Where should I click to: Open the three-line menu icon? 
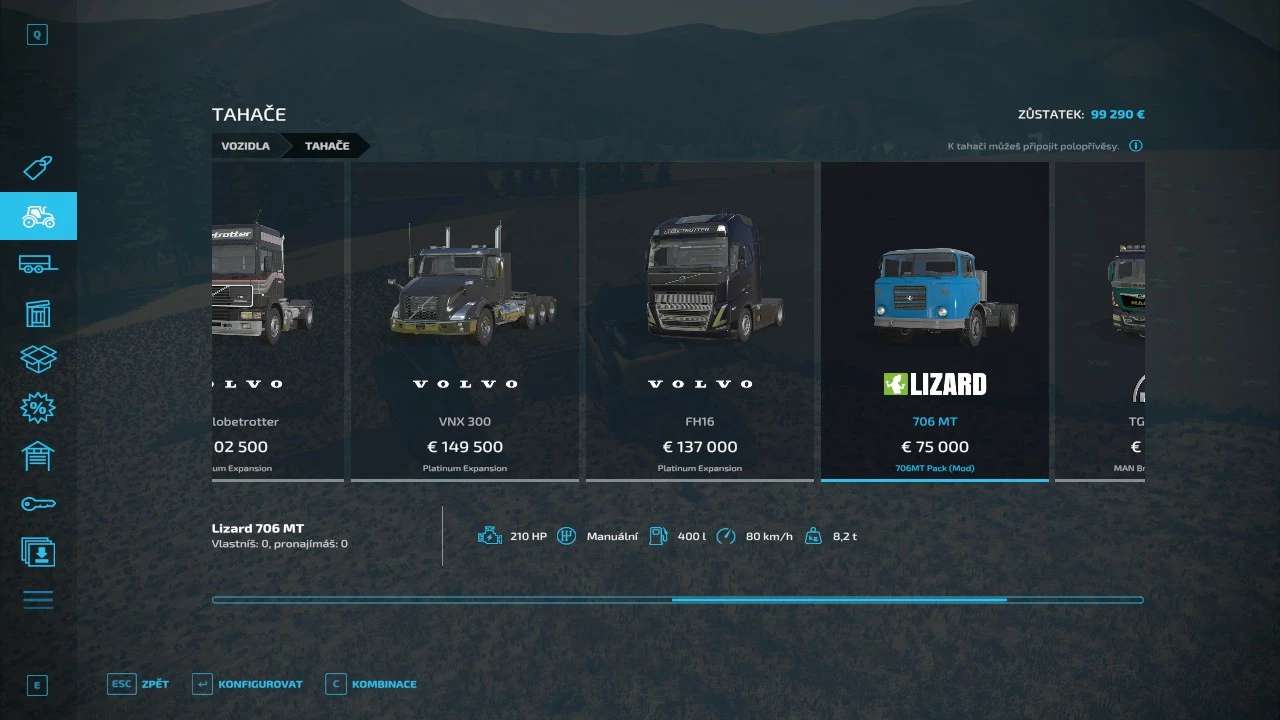[x=38, y=600]
